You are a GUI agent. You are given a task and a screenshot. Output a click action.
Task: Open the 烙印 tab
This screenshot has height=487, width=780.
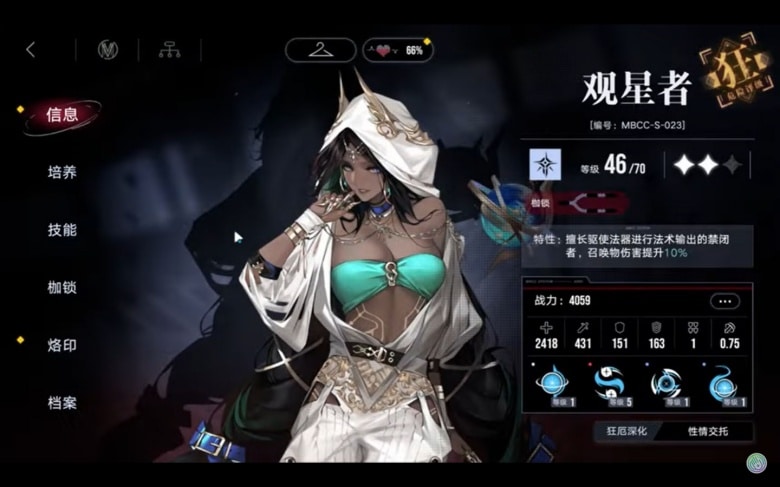tap(62, 345)
